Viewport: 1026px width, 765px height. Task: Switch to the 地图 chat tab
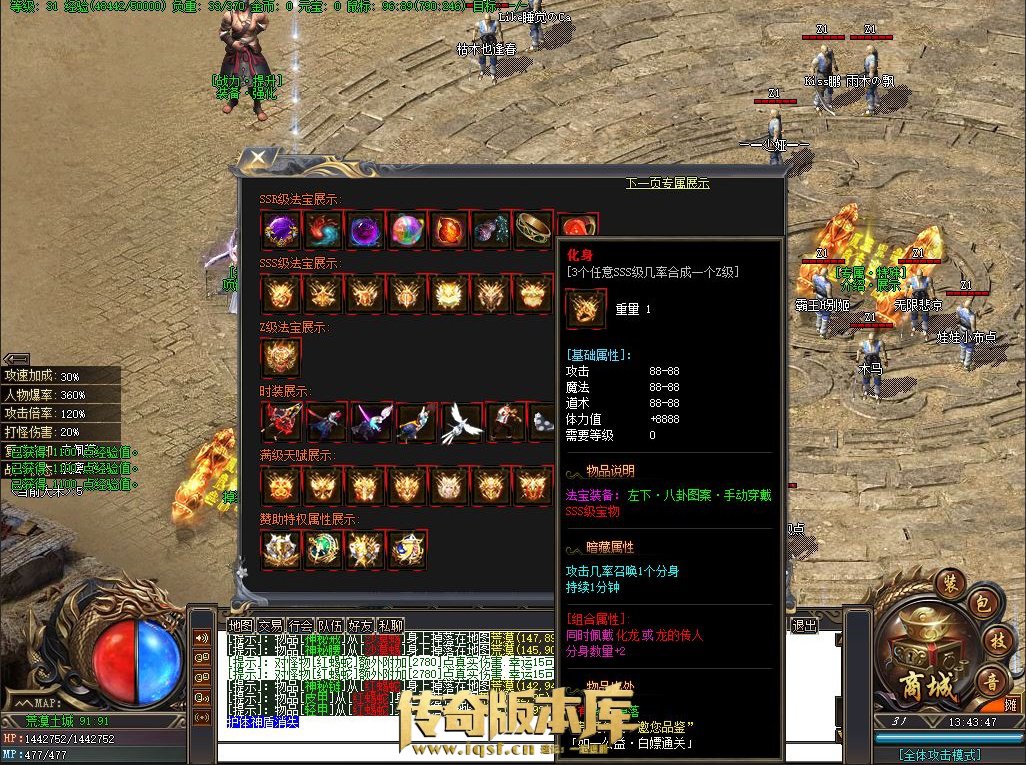click(241, 625)
